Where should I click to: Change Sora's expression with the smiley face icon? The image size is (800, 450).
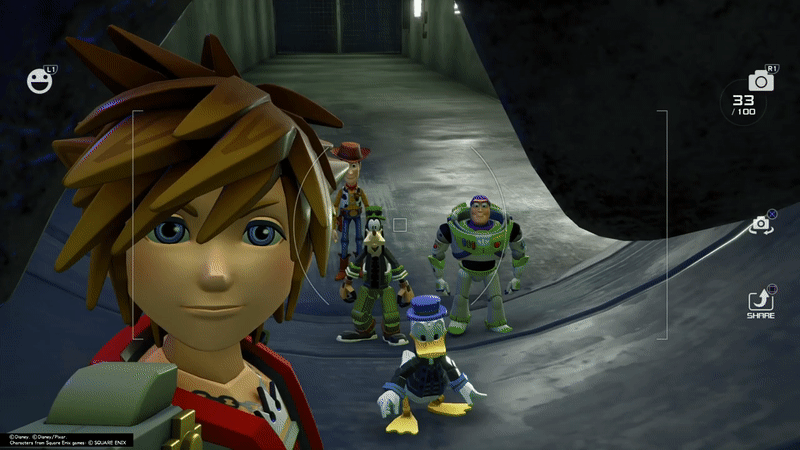[39, 81]
